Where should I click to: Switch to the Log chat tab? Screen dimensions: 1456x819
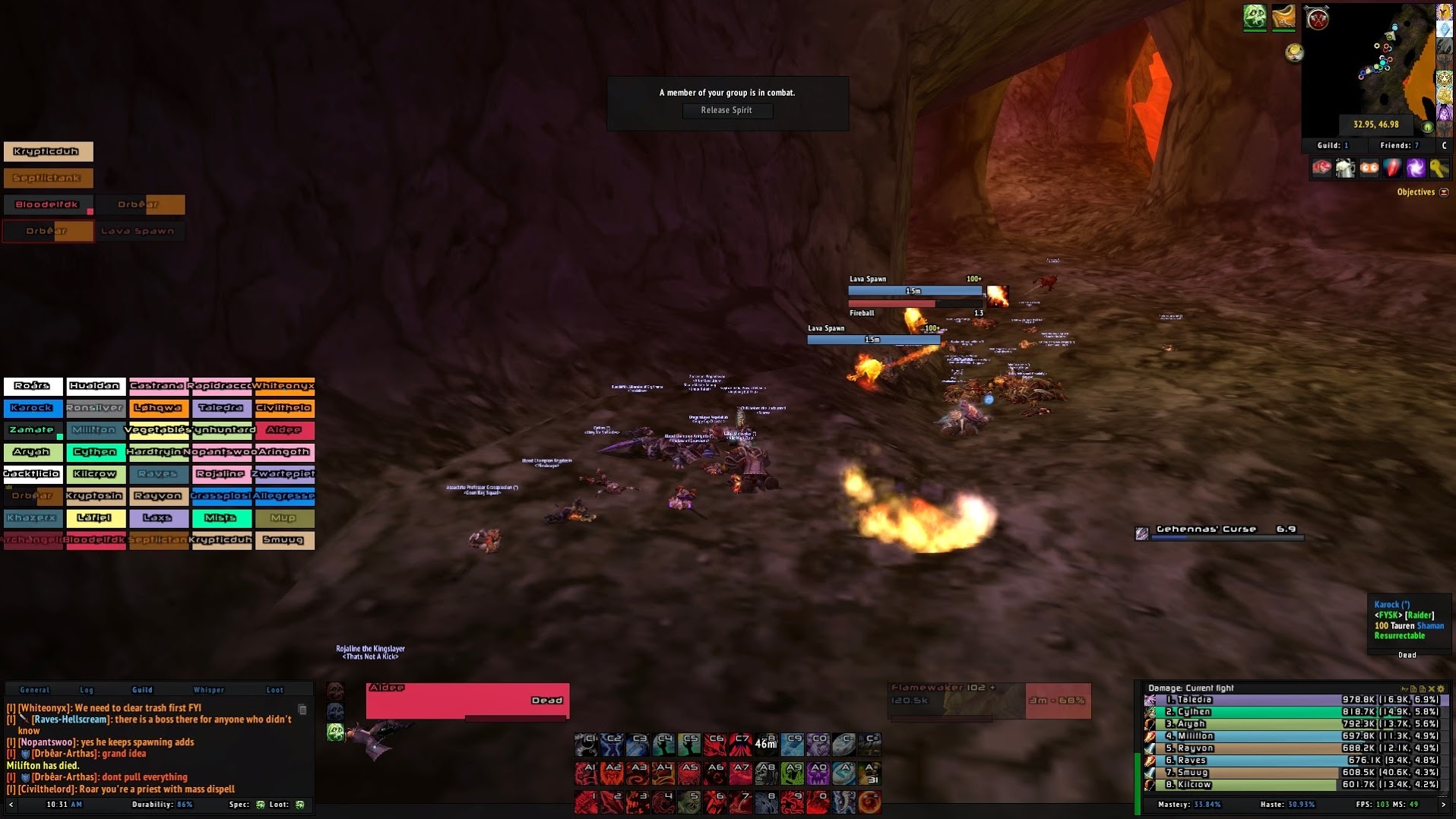click(x=87, y=690)
